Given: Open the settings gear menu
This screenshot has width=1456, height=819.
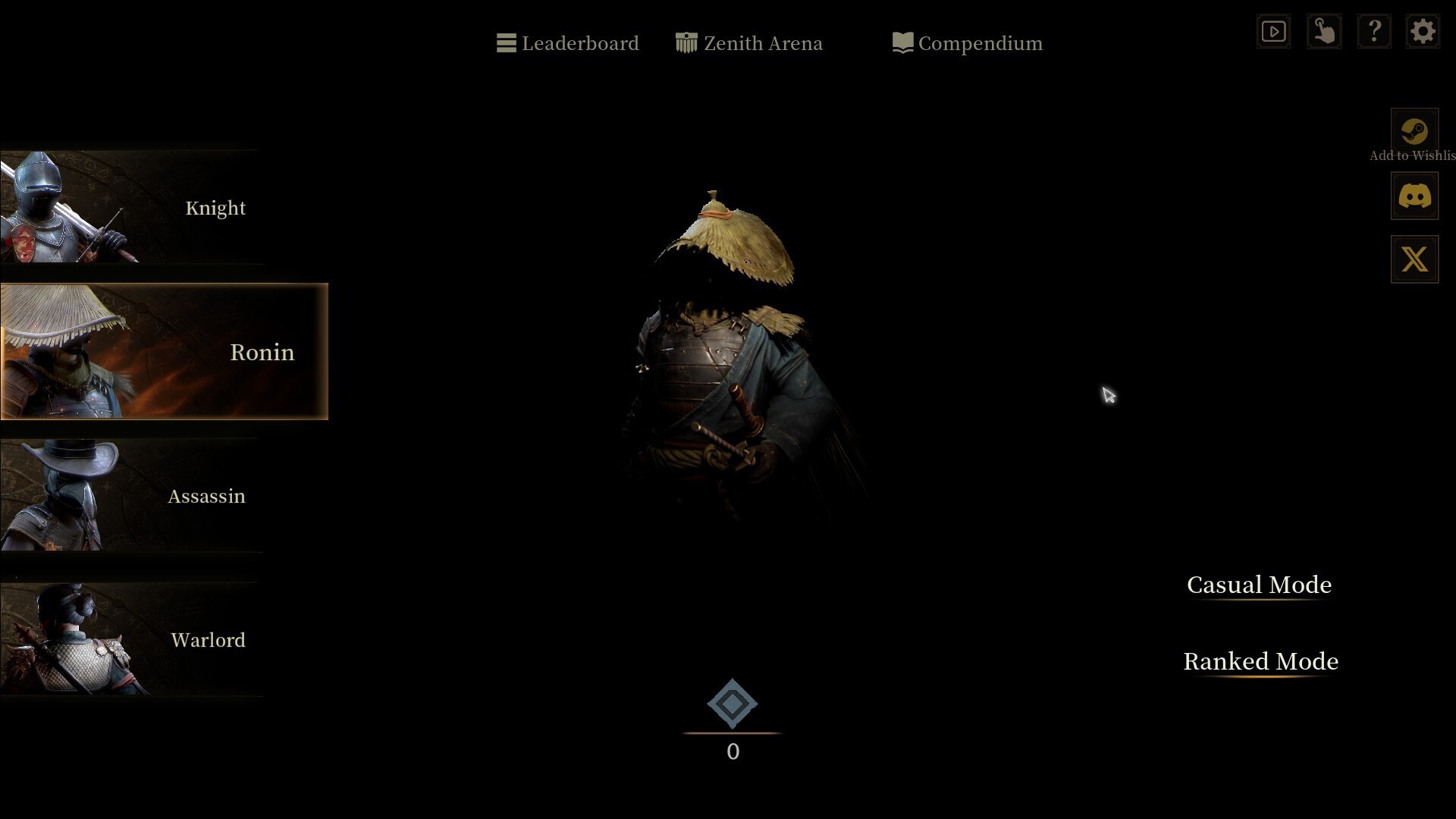Looking at the screenshot, I should tap(1423, 31).
